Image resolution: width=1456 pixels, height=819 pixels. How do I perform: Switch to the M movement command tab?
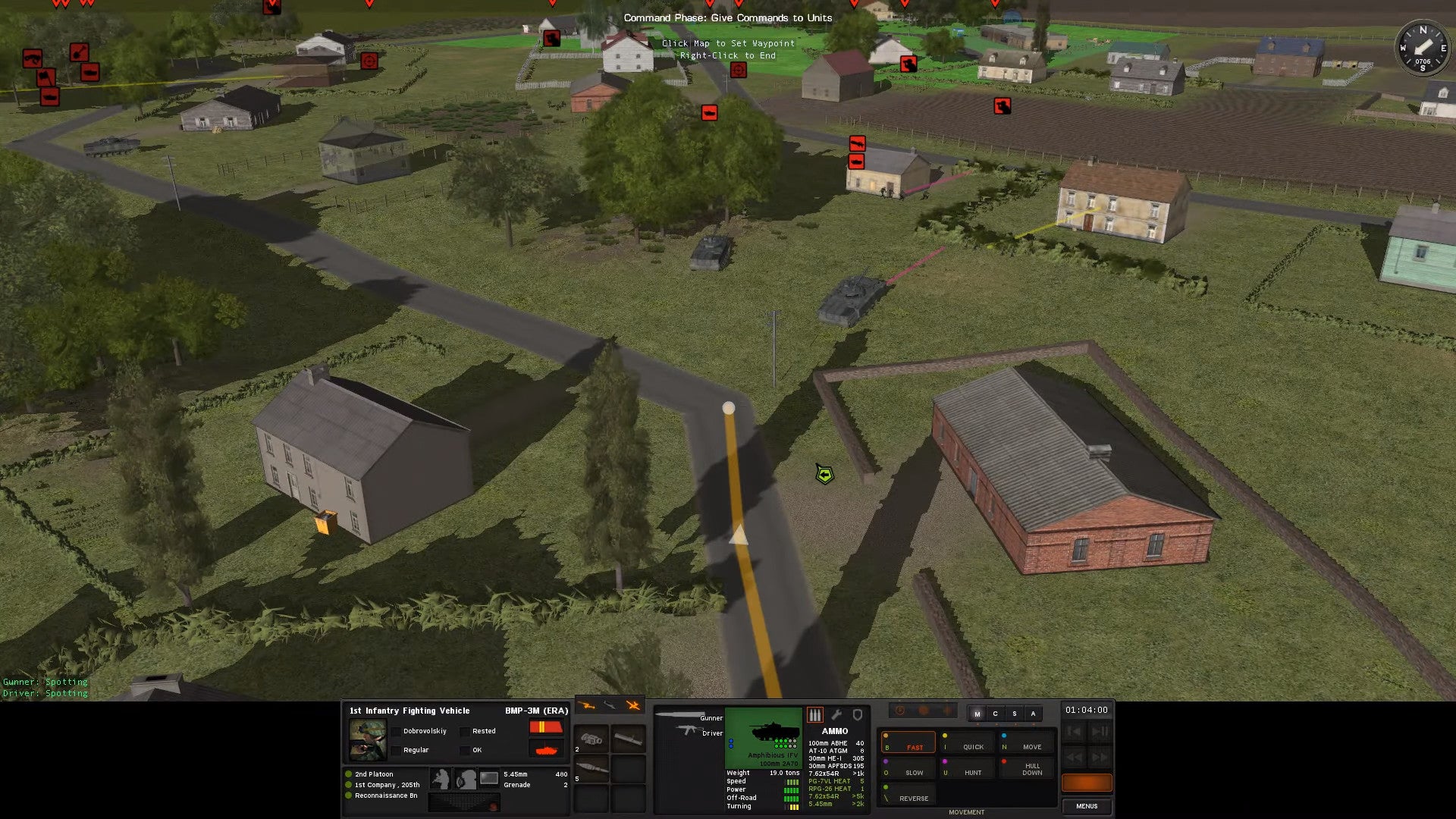click(977, 714)
